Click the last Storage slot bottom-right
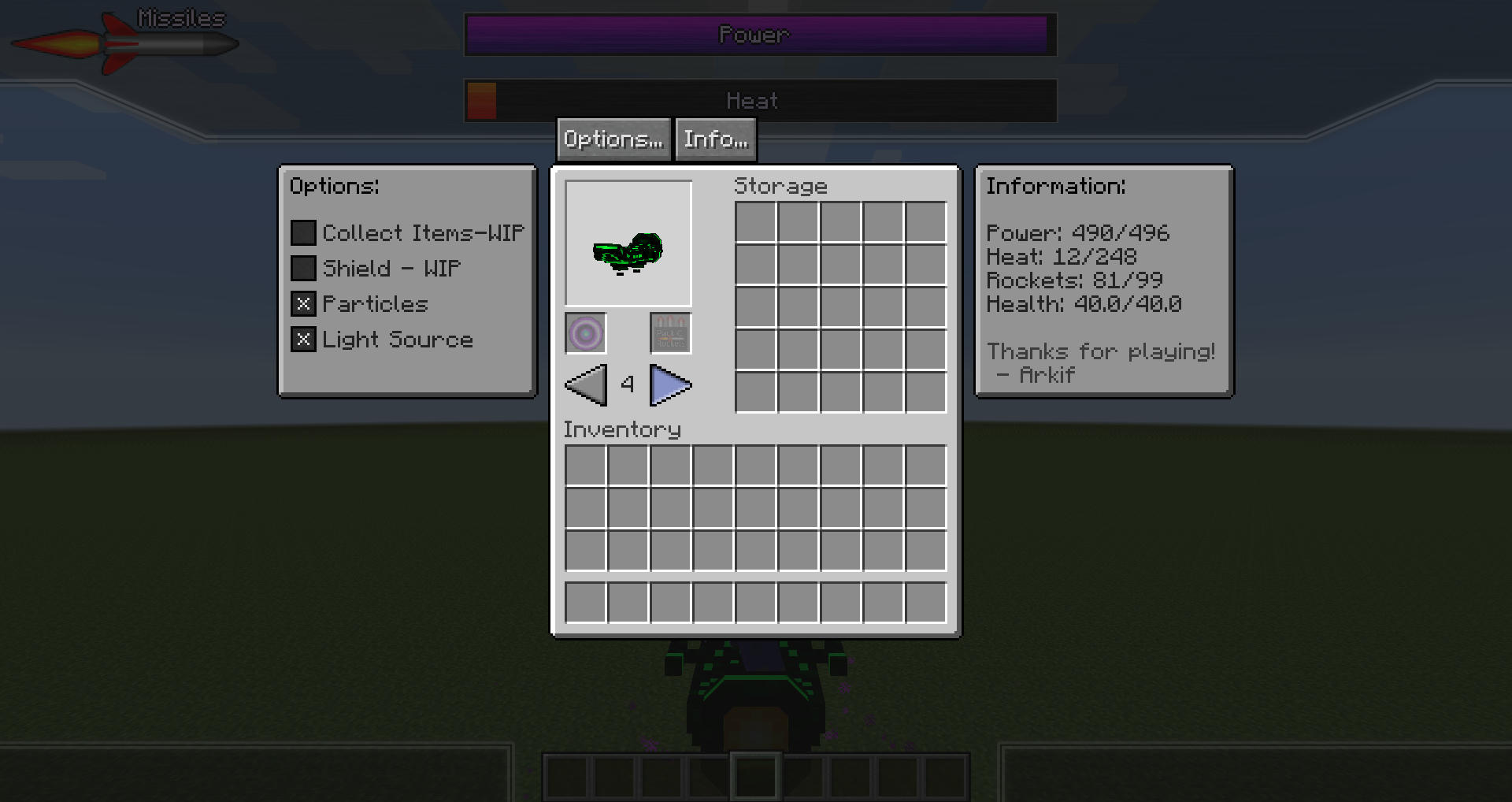The height and width of the screenshot is (802, 1512). click(x=925, y=392)
